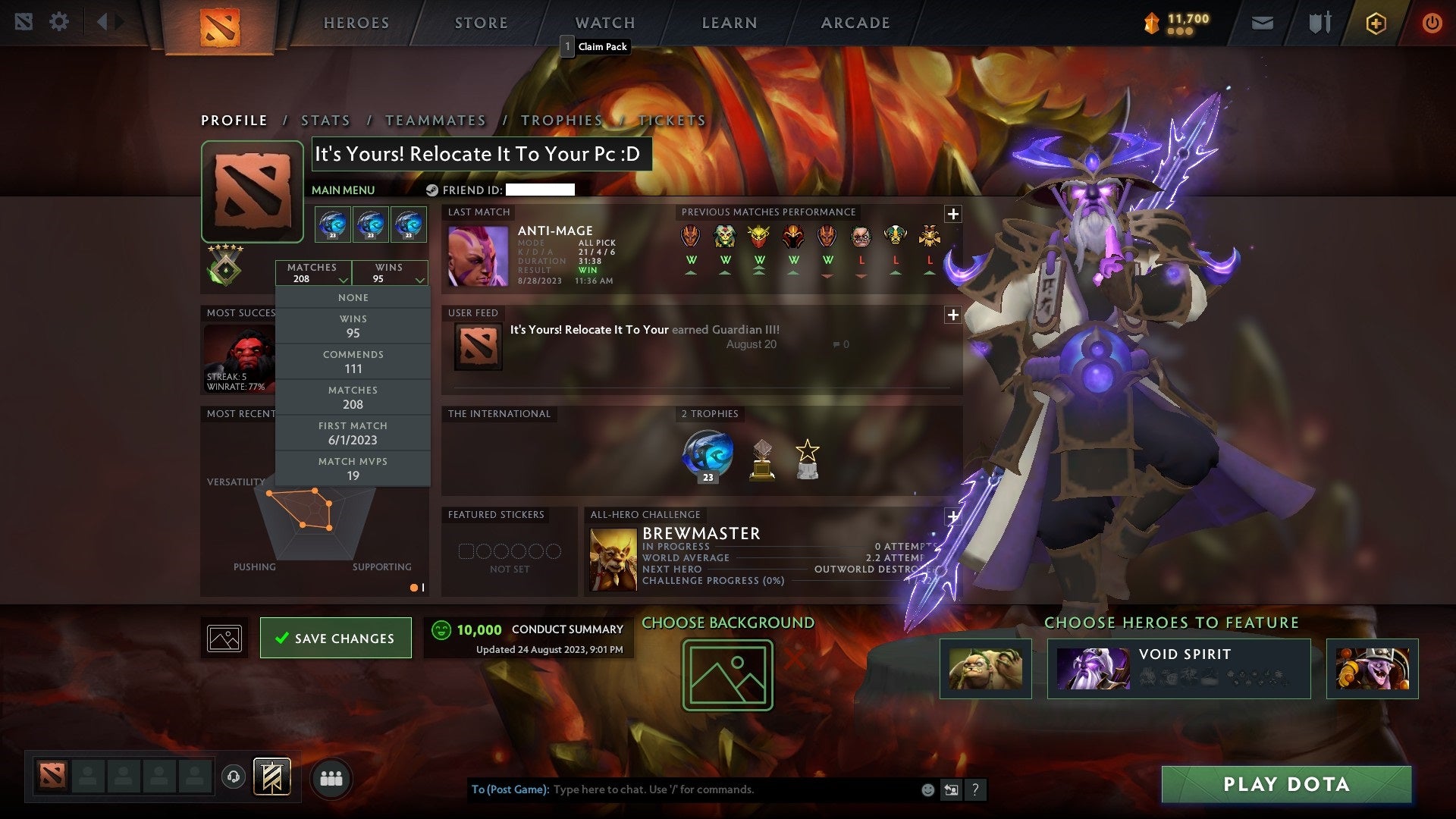1456x819 pixels.
Task: Open the Dota 2 settings gear
Action: [59, 22]
